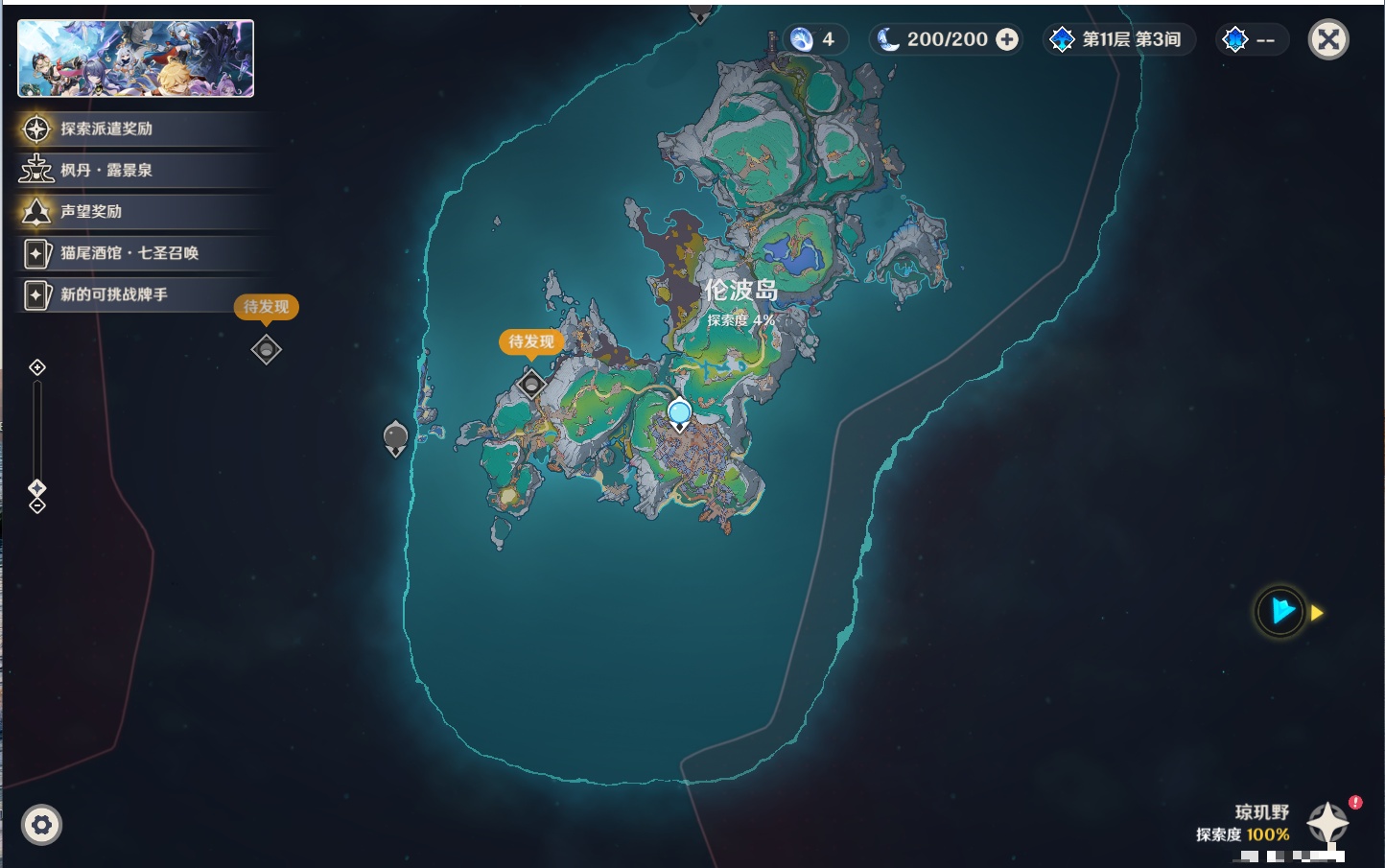Select the undiscovered 待发现 marker on the island
The image size is (1385, 868).
(531, 385)
